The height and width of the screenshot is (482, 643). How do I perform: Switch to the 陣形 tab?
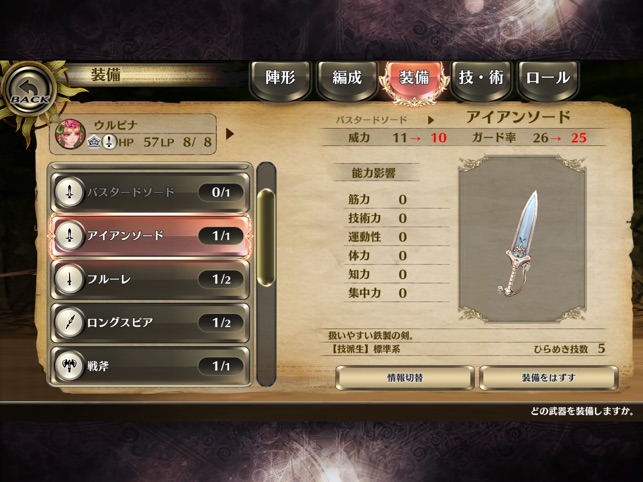click(279, 78)
